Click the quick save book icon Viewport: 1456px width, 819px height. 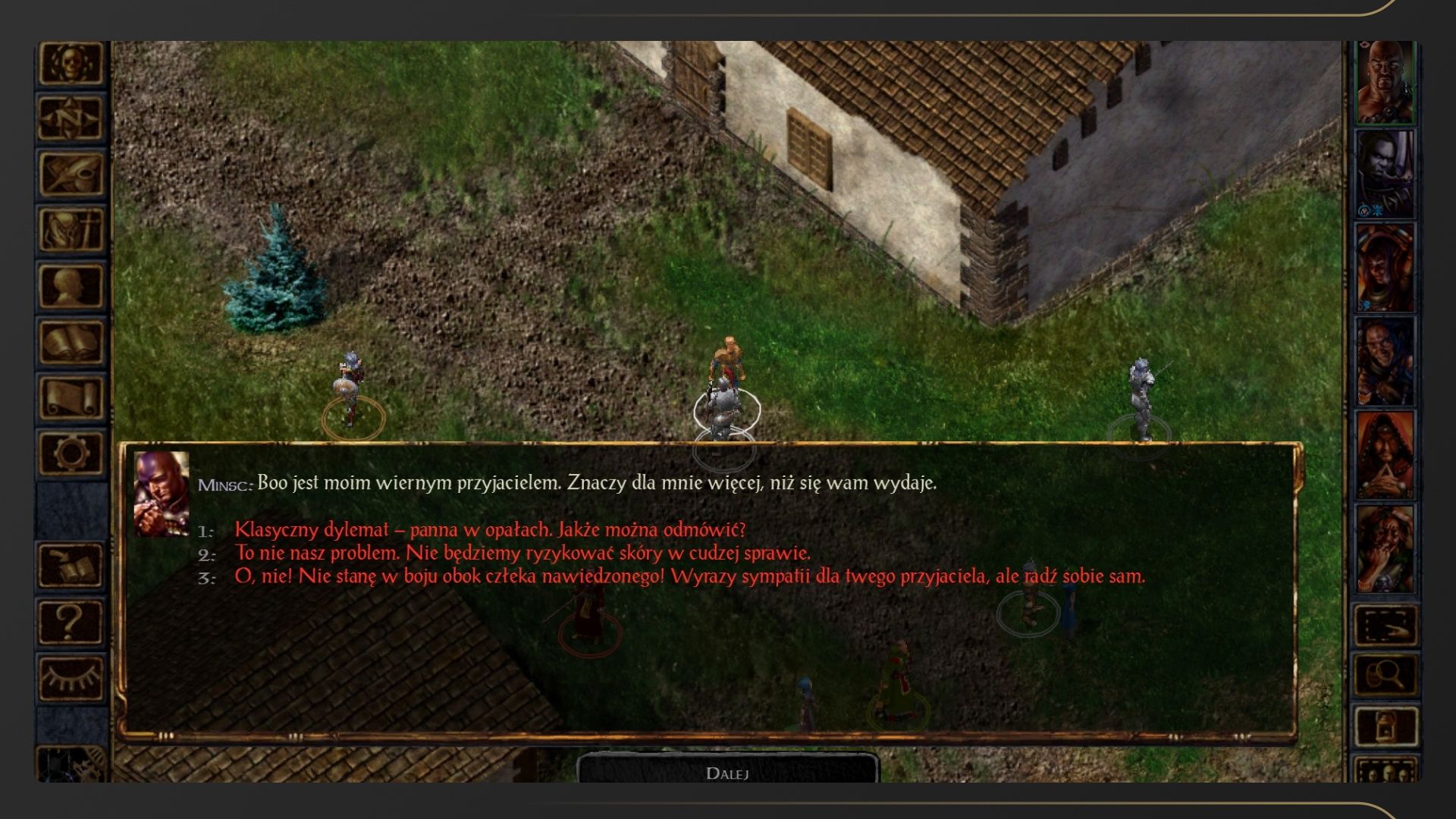click(71, 566)
